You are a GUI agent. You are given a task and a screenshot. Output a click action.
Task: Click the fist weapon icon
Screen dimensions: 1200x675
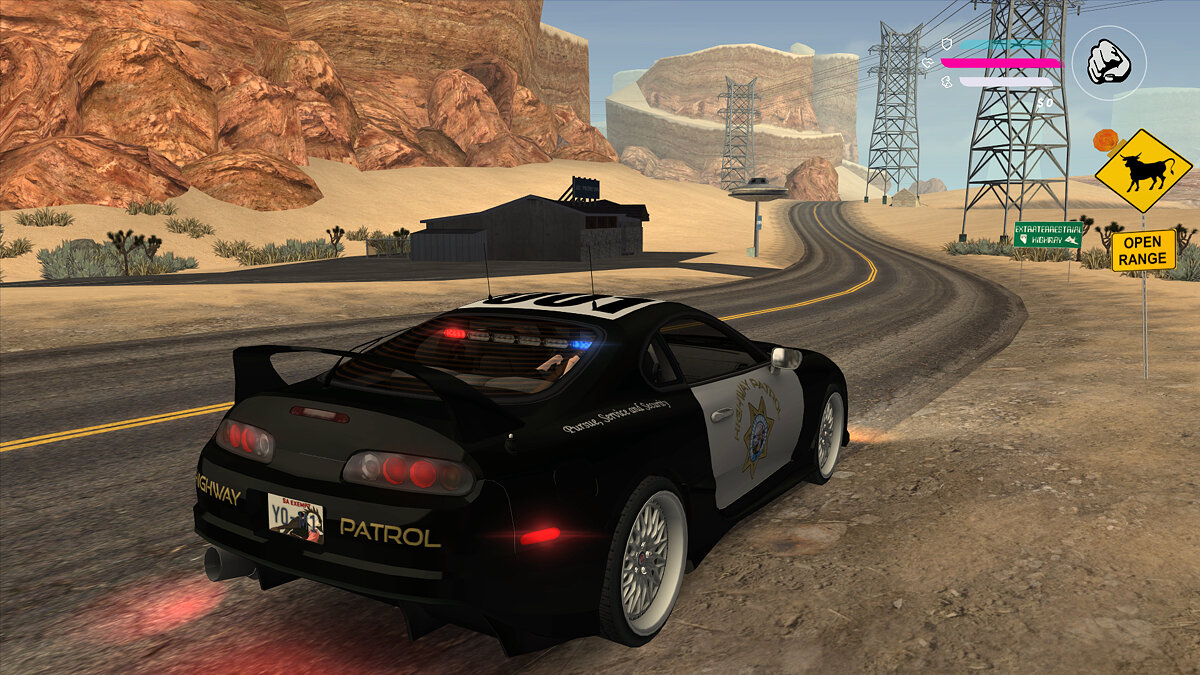[x=1108, y=62]
